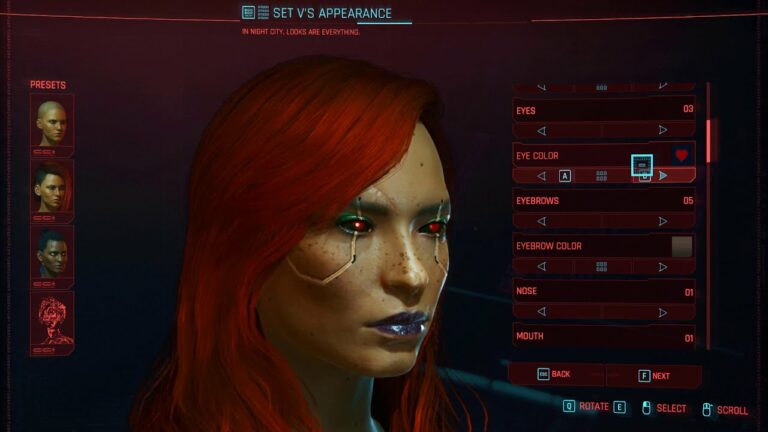Choose the next Nose style
Viewport: 768px width, 432px height.
(x=662, y=312)
